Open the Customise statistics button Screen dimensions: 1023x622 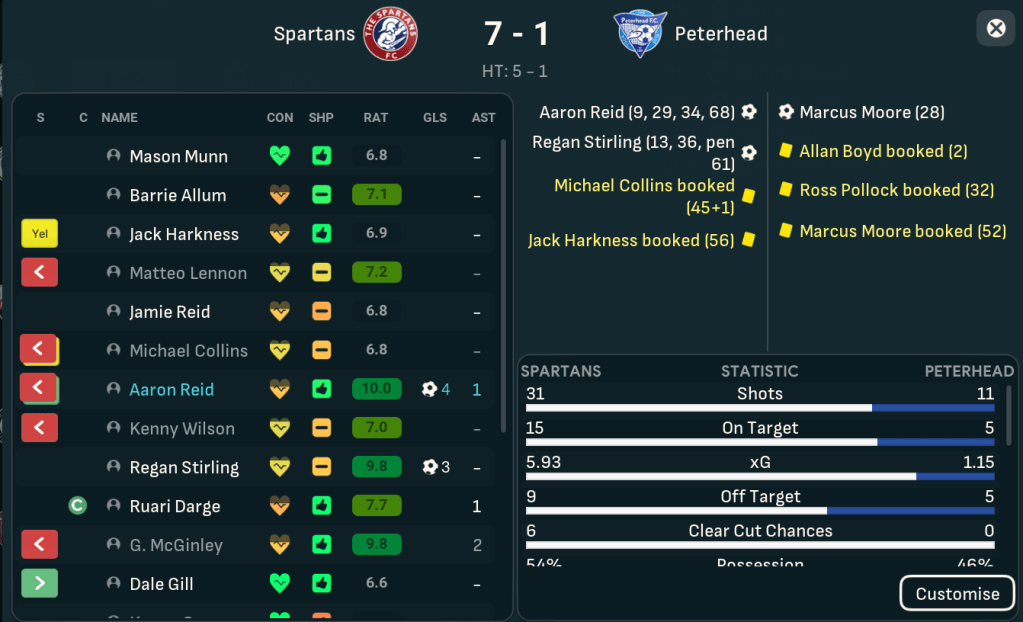coord(956,593)
